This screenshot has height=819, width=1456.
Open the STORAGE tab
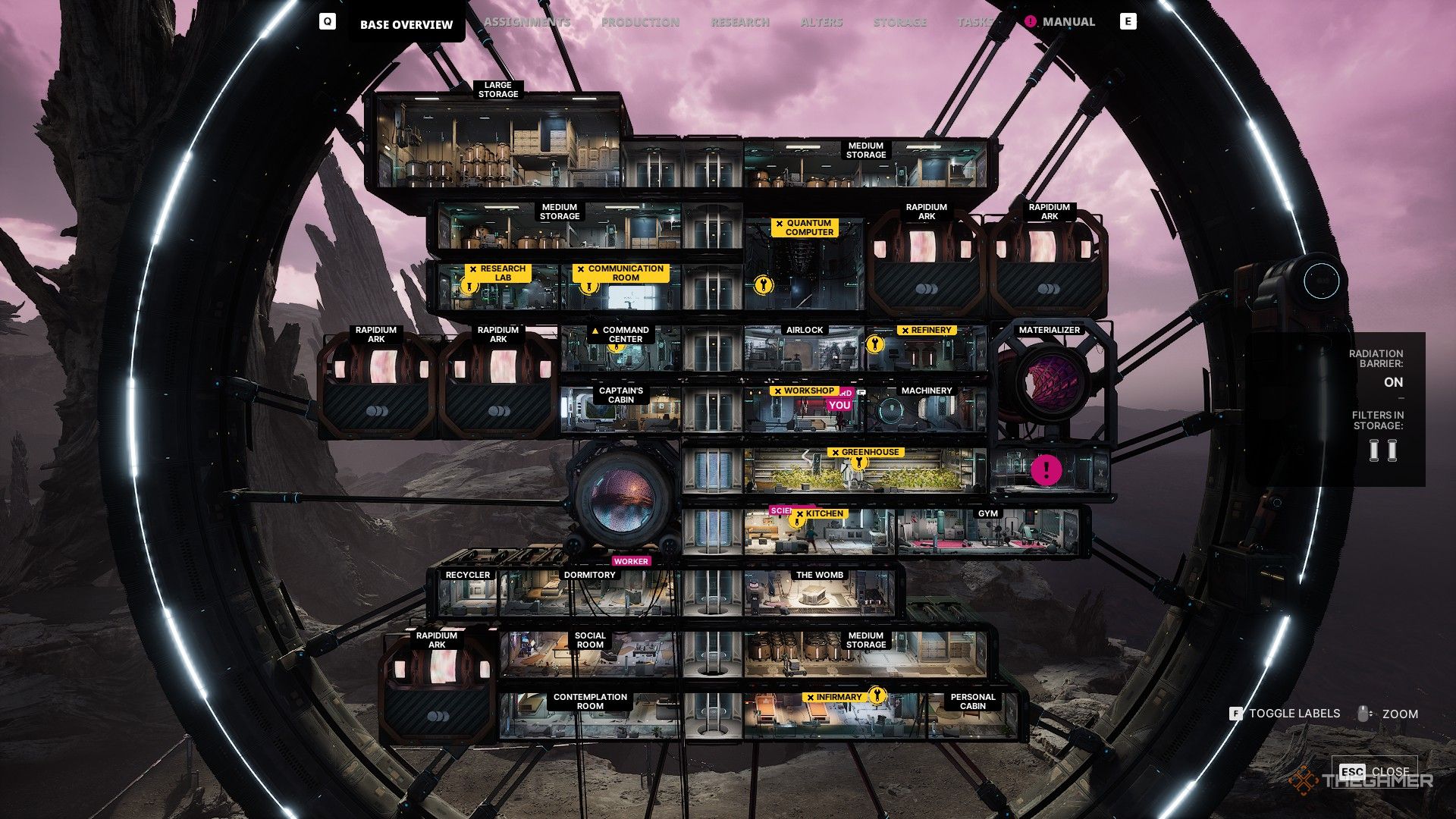(x=901, y=21)
